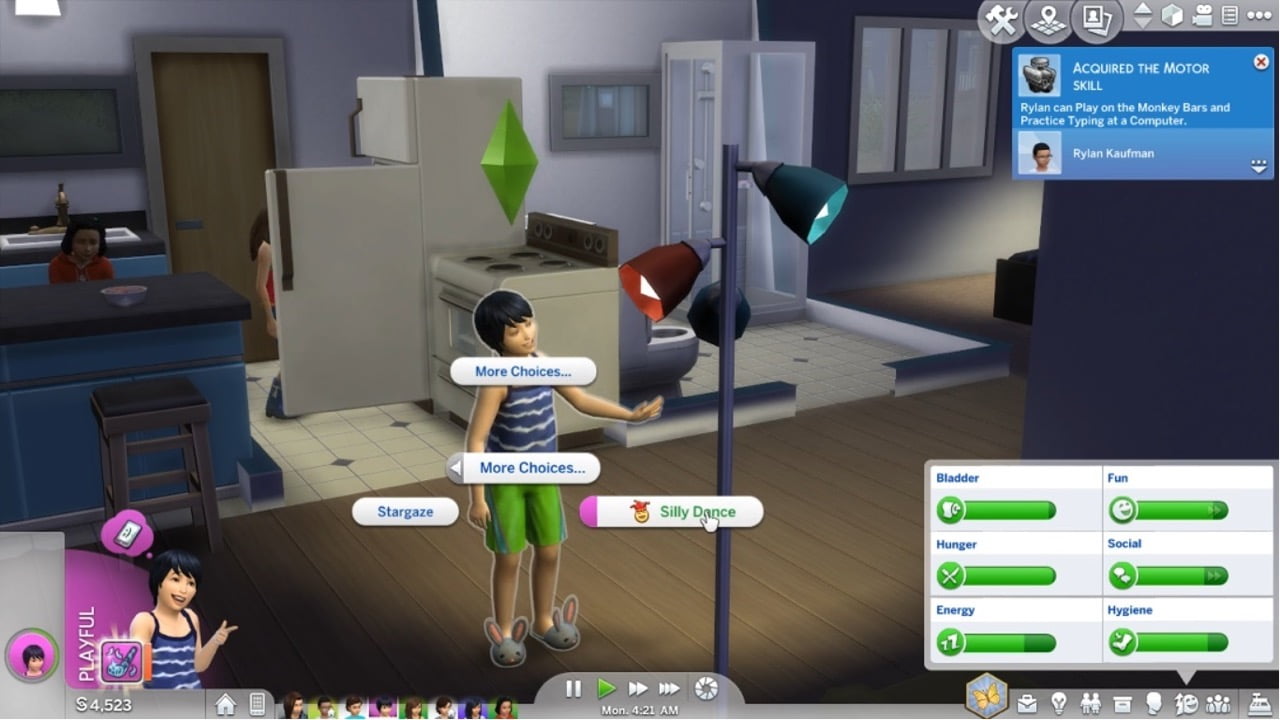Toggle the notification wall journal icon

click(x=1232, y=16)
